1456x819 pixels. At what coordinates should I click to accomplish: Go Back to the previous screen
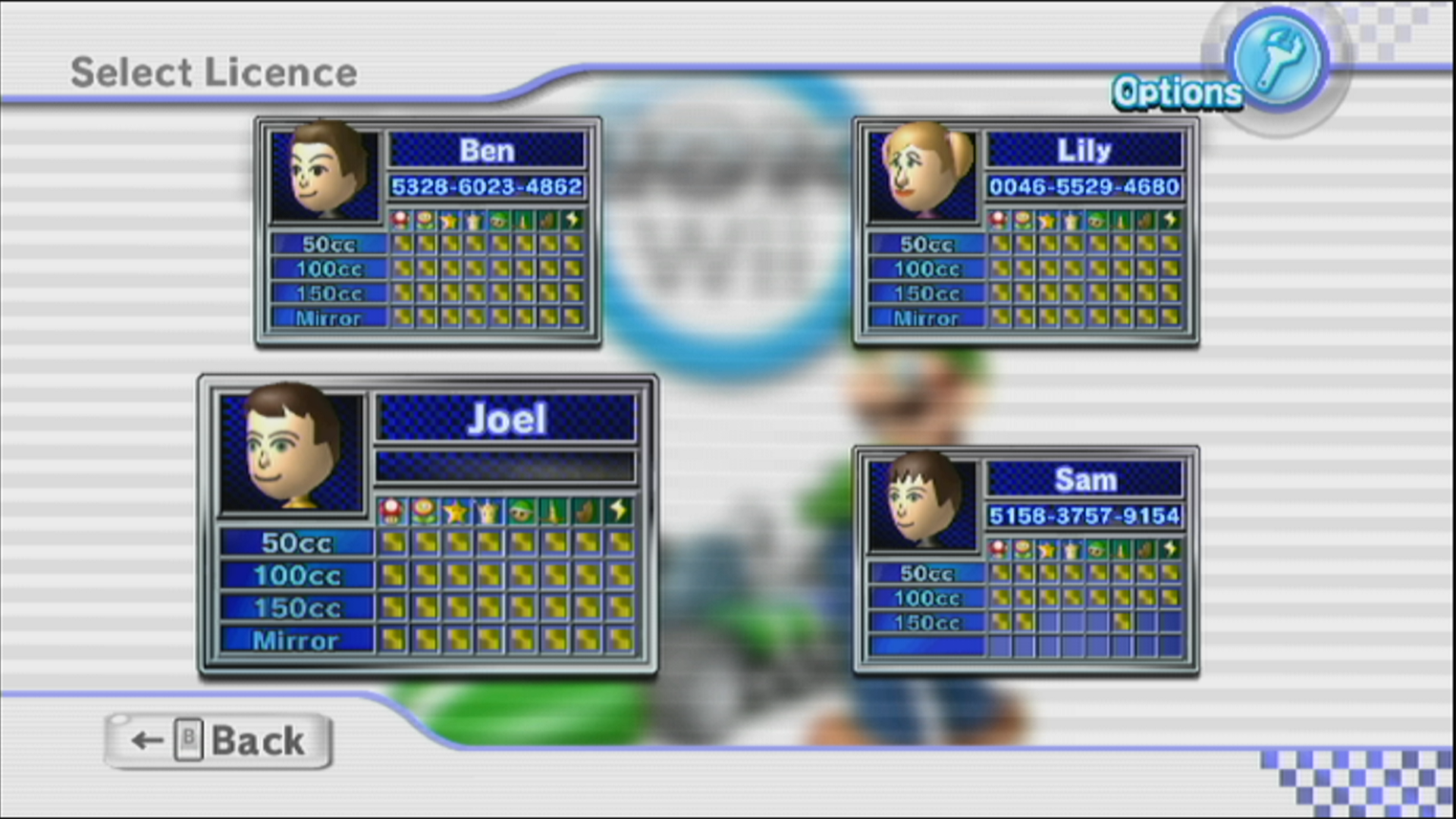(x=218, y=741)
